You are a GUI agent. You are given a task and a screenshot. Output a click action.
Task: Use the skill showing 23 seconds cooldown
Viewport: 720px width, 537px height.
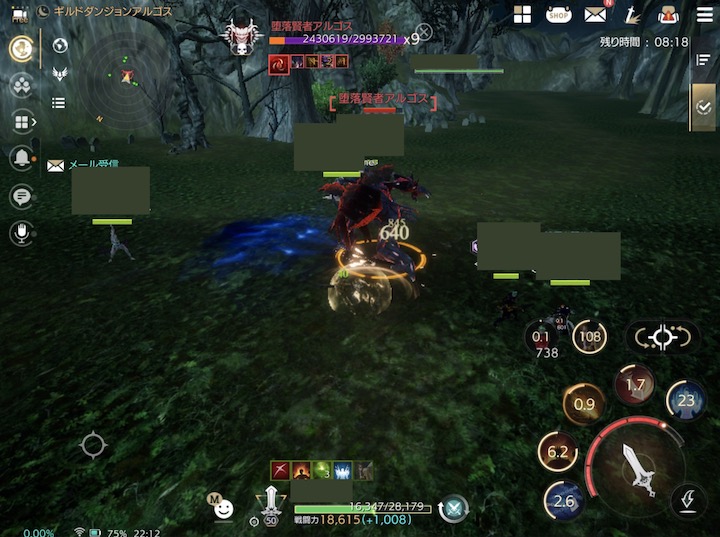pos(686,400)
